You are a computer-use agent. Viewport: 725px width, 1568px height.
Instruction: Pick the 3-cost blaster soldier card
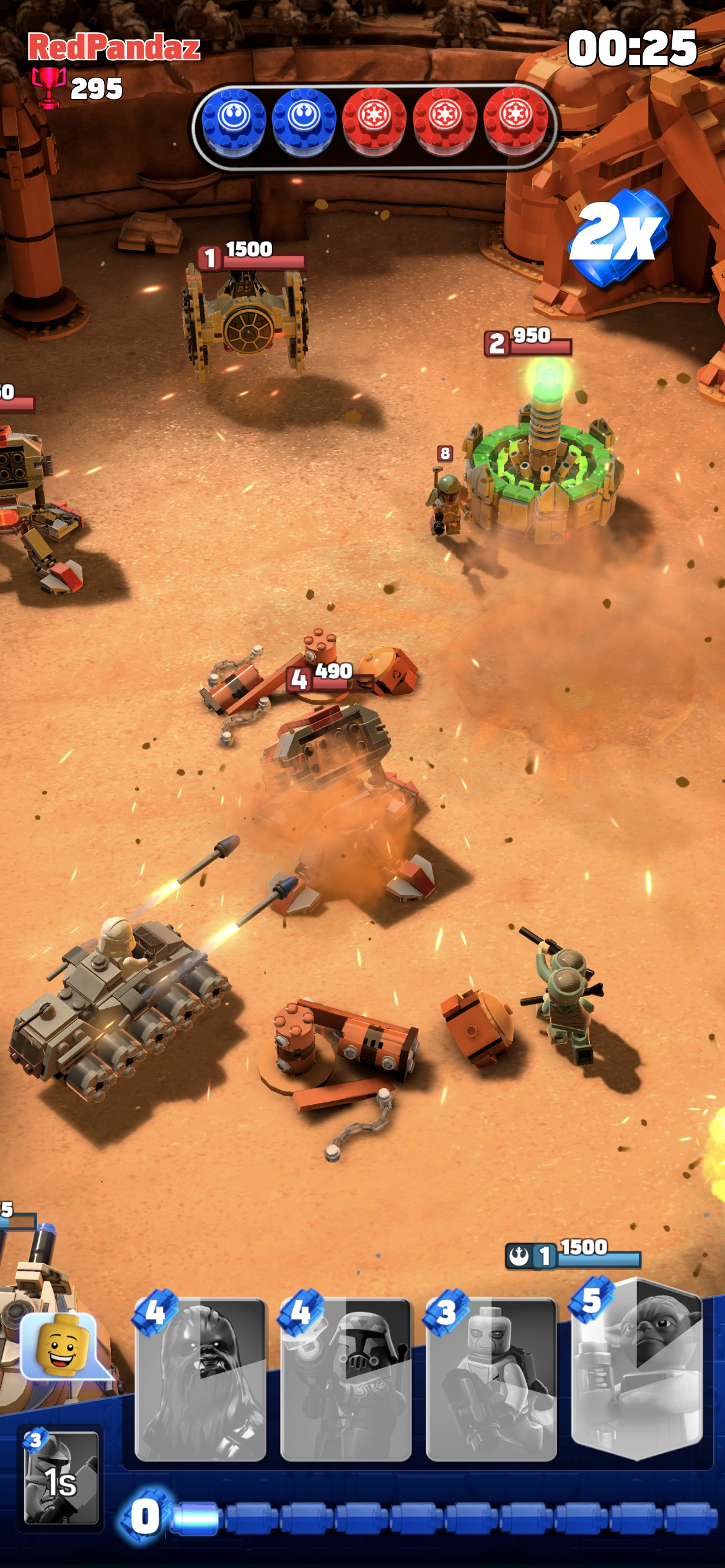click(x=491, y=1380)
